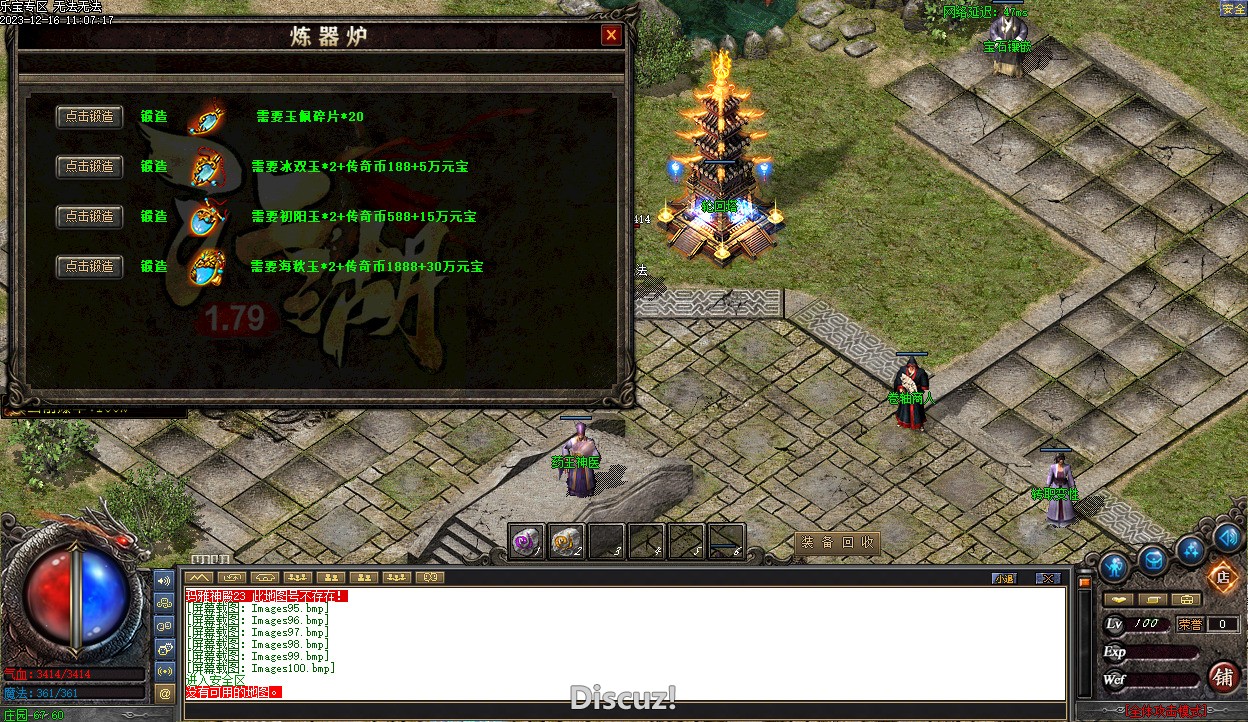Click the speaker button beside the chat

[165, 580]
